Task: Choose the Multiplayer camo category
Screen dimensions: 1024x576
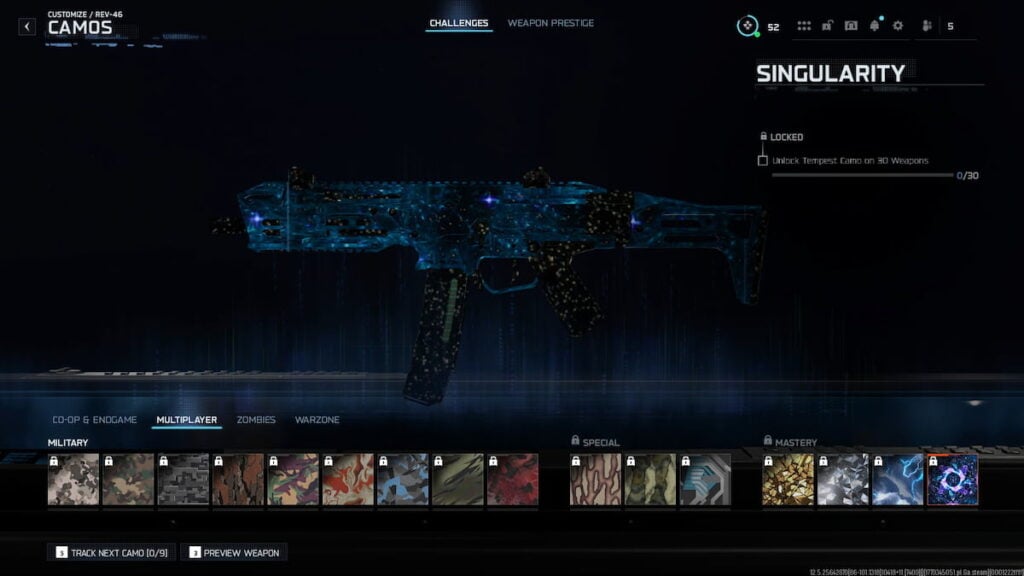Action: coord(187,420)
